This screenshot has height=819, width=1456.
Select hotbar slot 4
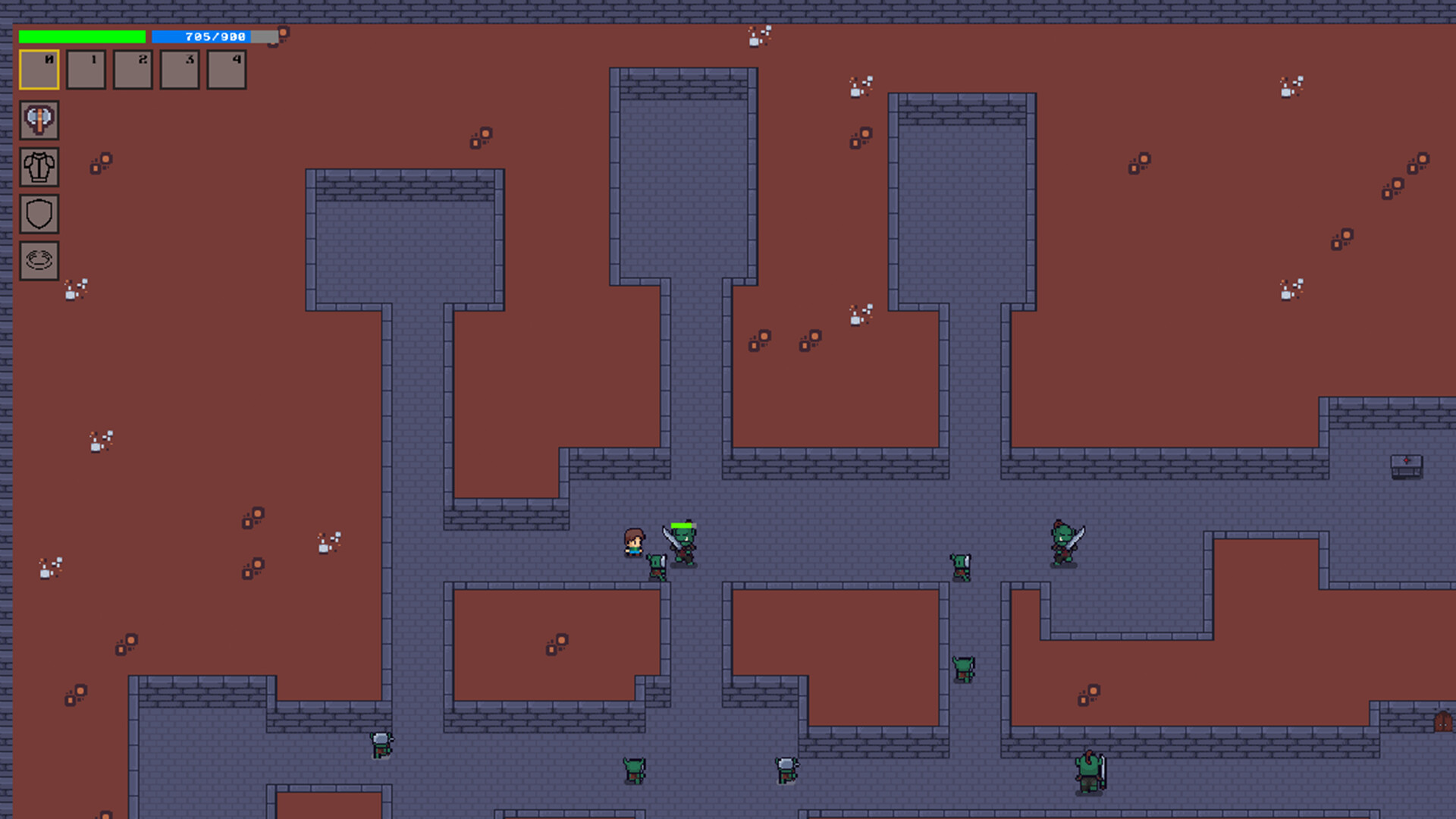(x=226, y=70)
